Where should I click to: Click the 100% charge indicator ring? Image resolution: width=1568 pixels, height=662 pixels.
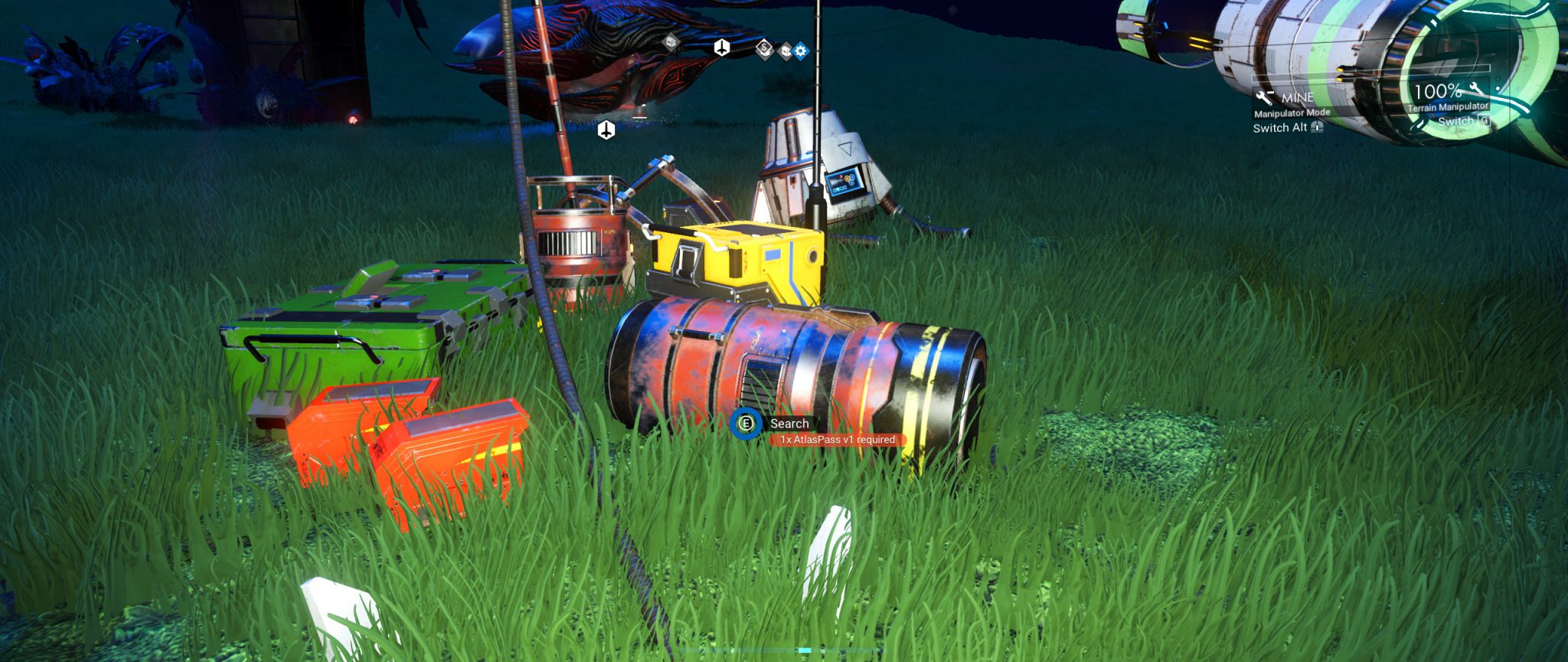[x=1439, y=92]
